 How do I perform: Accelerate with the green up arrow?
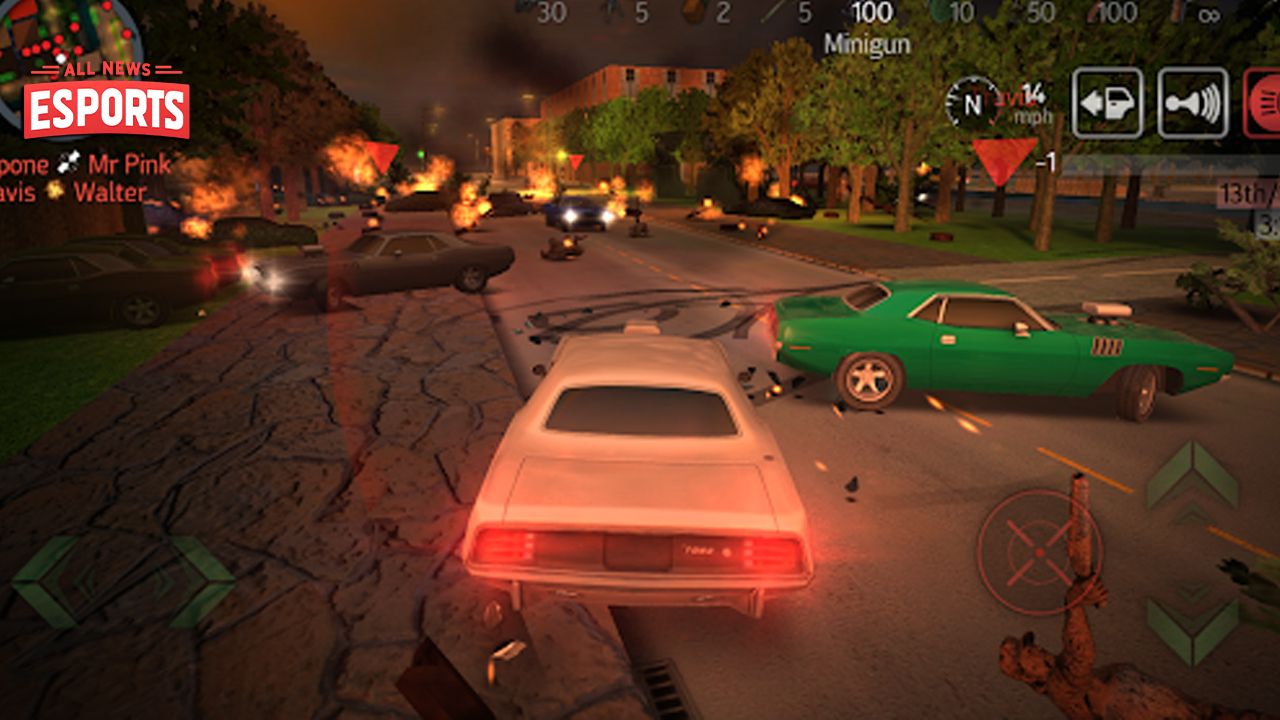click(1192, 477)
